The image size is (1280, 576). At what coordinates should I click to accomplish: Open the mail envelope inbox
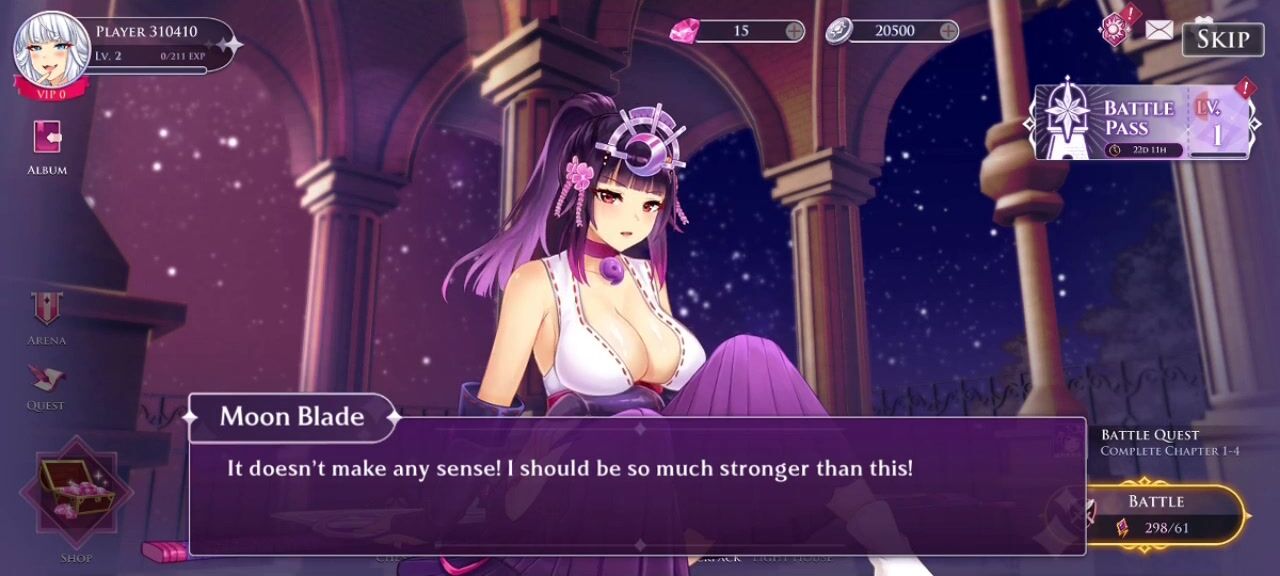coord(1159,30)
